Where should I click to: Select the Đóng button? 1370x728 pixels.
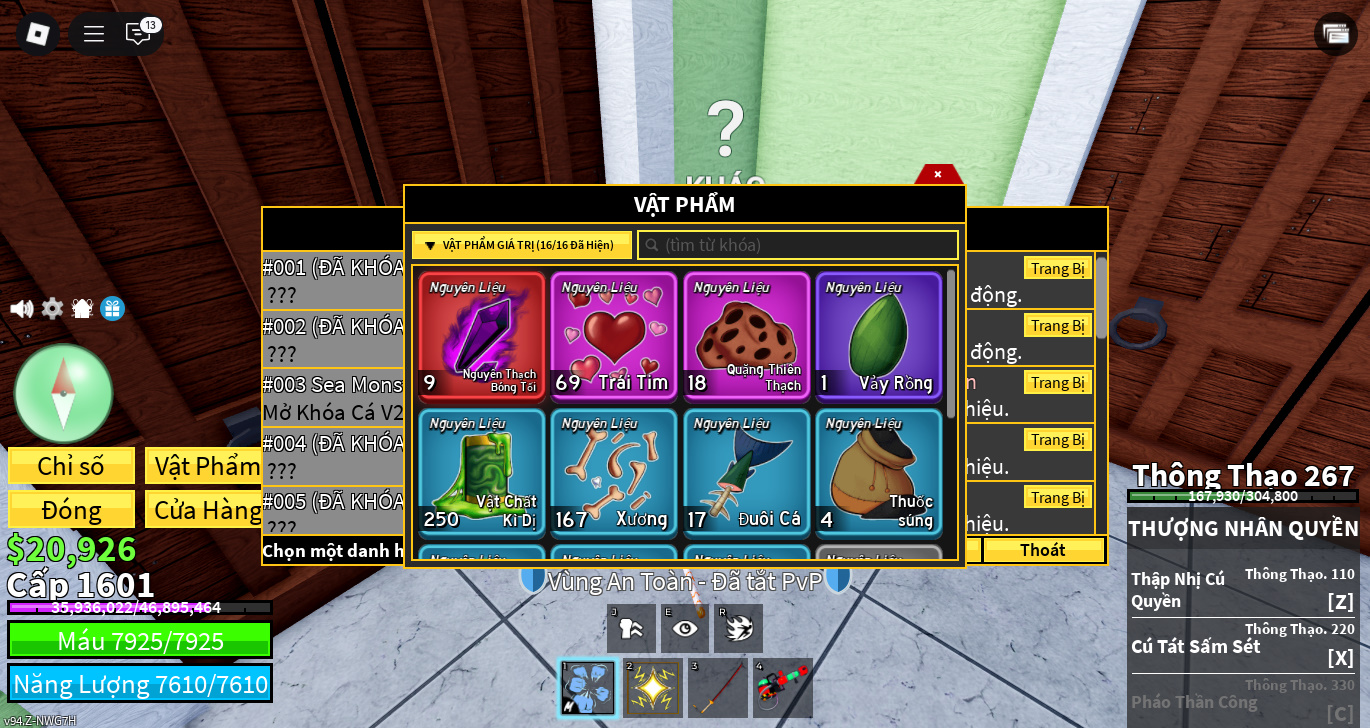click(71, 509)
